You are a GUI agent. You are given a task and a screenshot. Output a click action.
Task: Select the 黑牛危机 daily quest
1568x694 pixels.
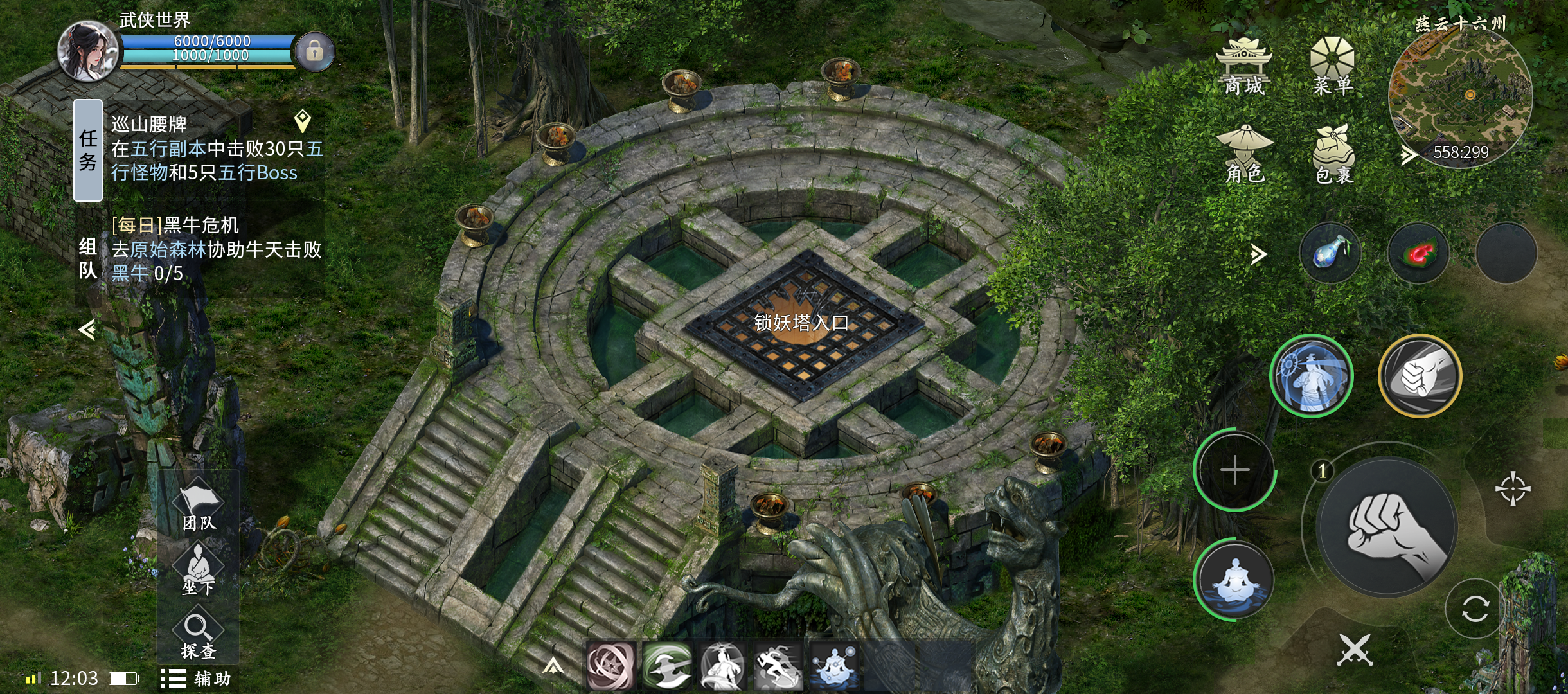[x=215, y=249]
